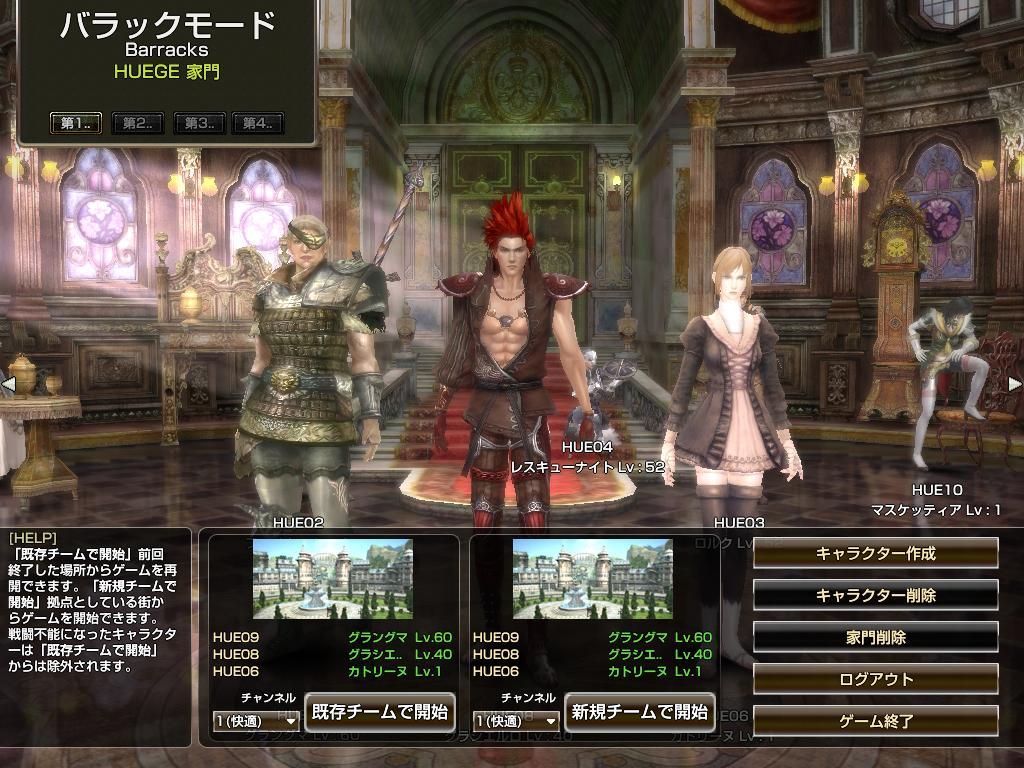1024x768 pixels.
Task: Start with 新規チームで開始 button
Action: coord(639,713)
